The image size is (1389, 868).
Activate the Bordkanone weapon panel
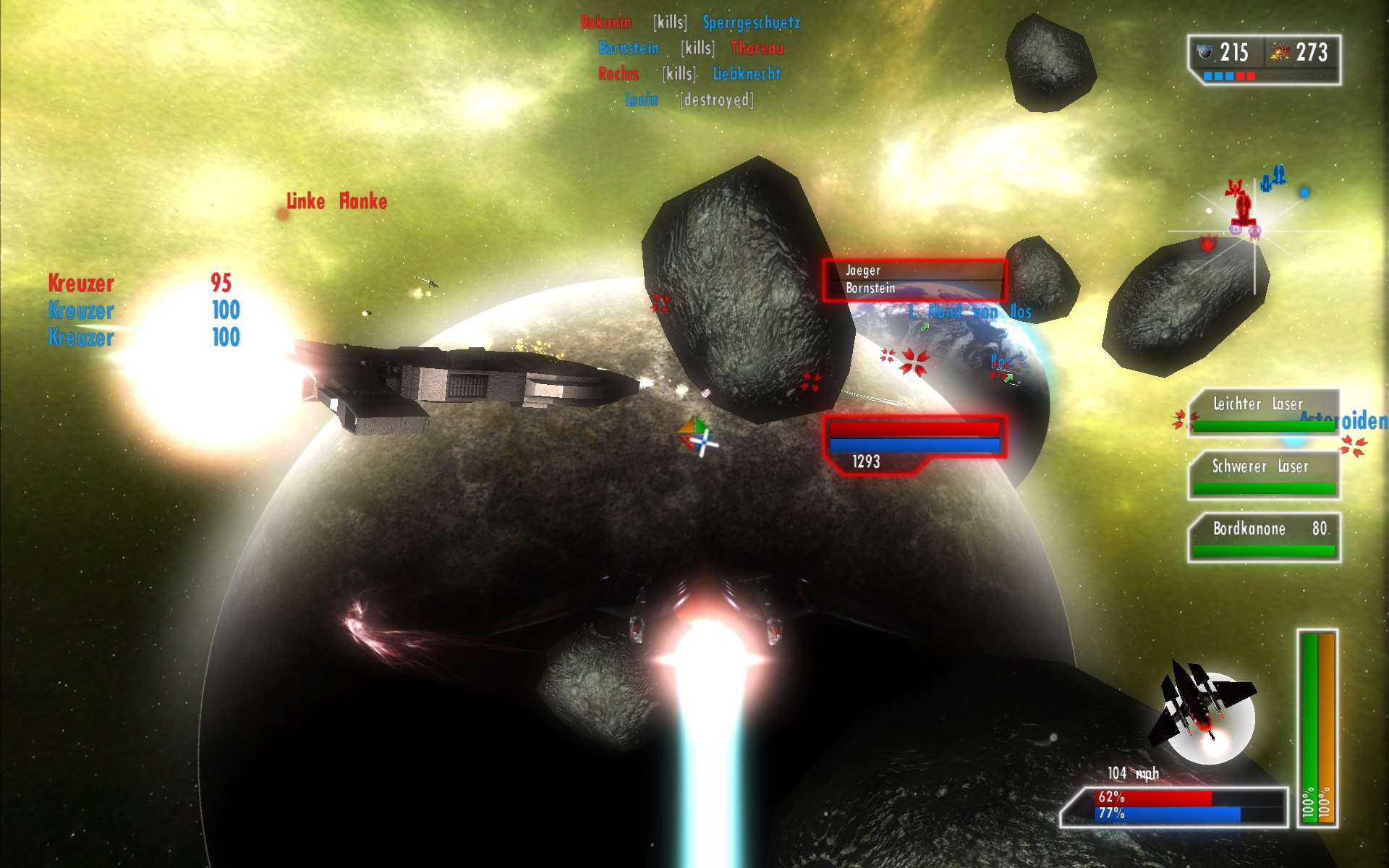pyautogui.click(x=1263, y=537)
